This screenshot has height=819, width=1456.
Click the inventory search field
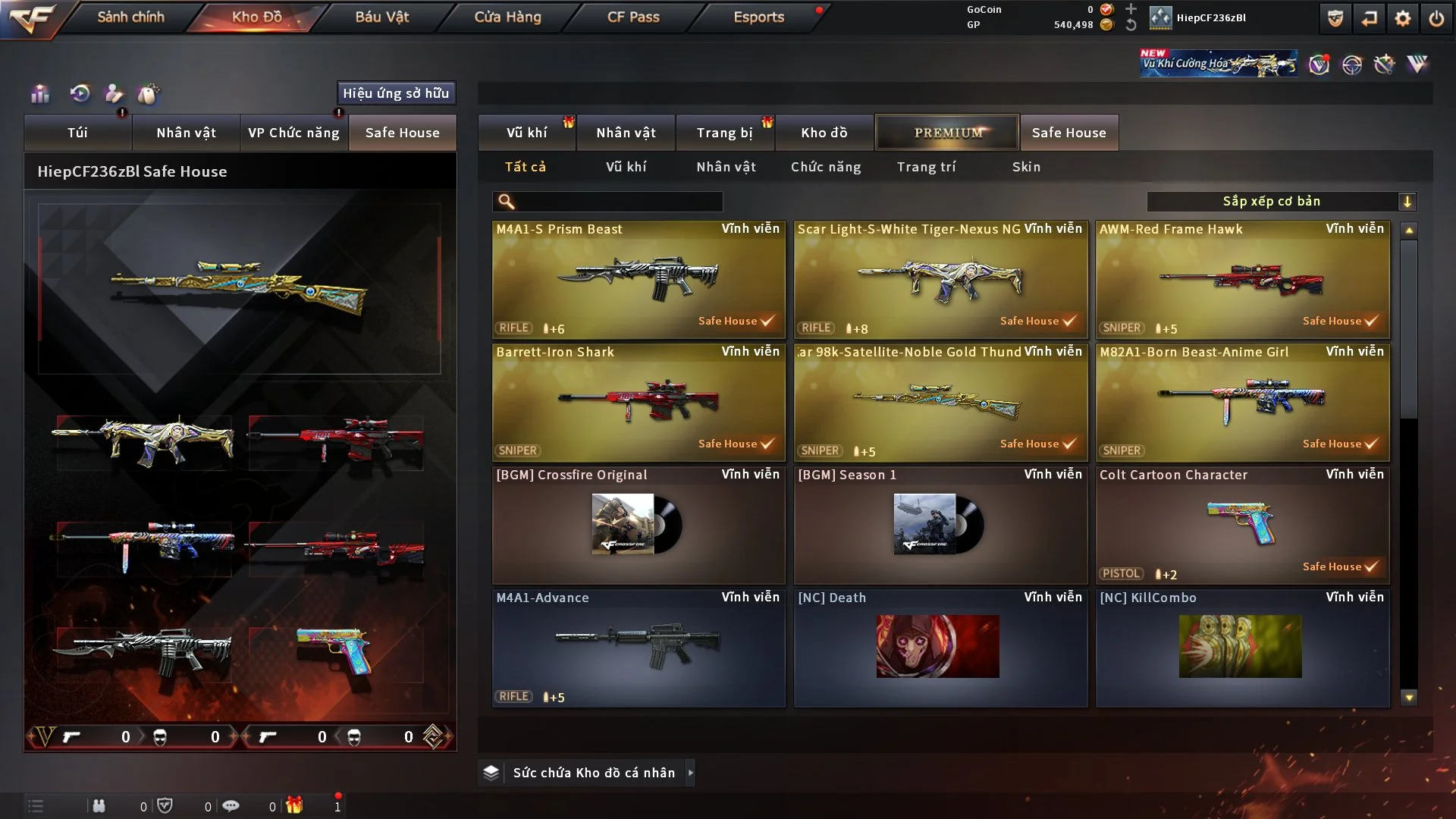(x=618, y=202)
